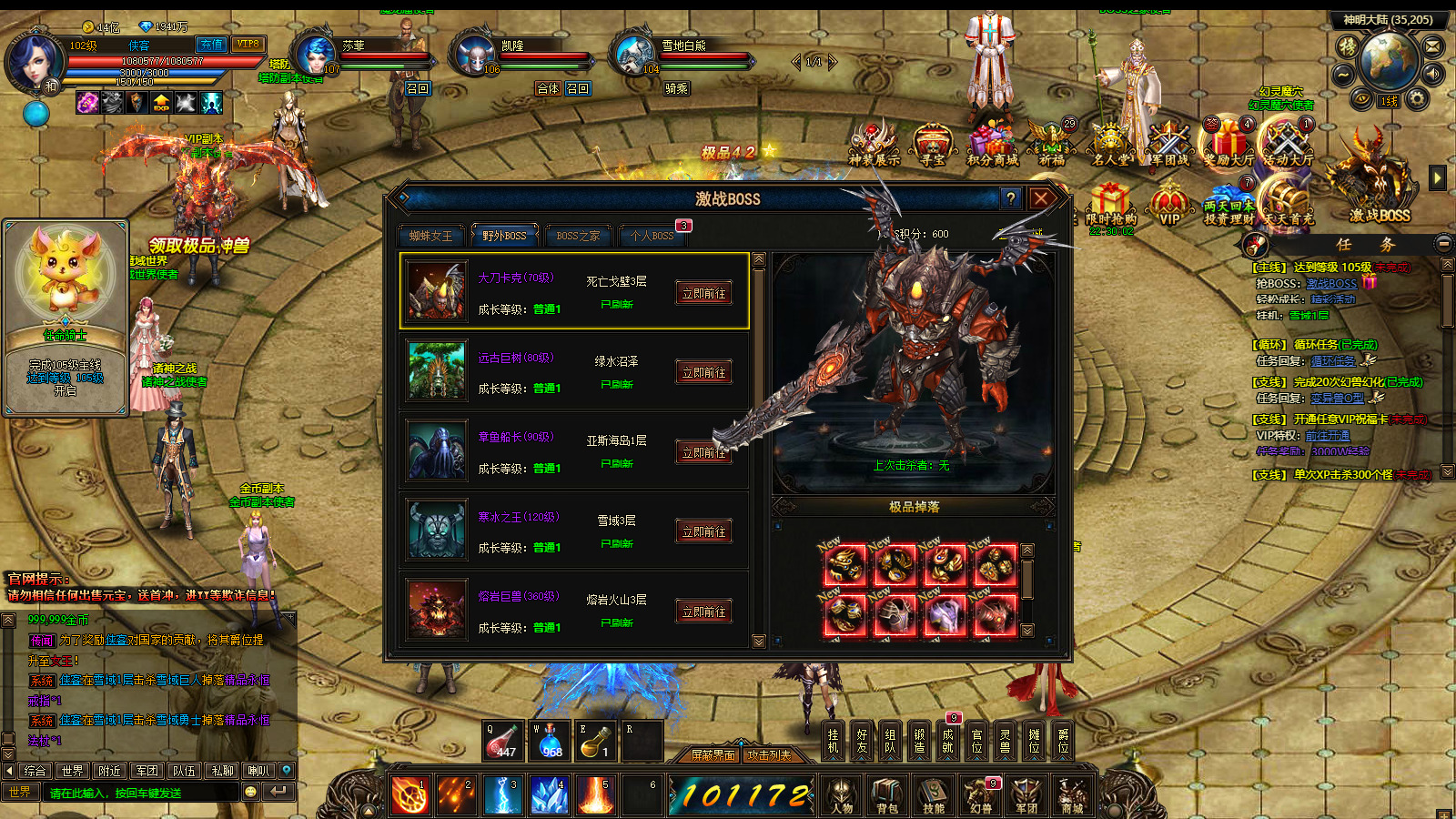This screenshot has width=1456, height=819.
Task: Open the 人物 character panel
Action: click(842, 794)
